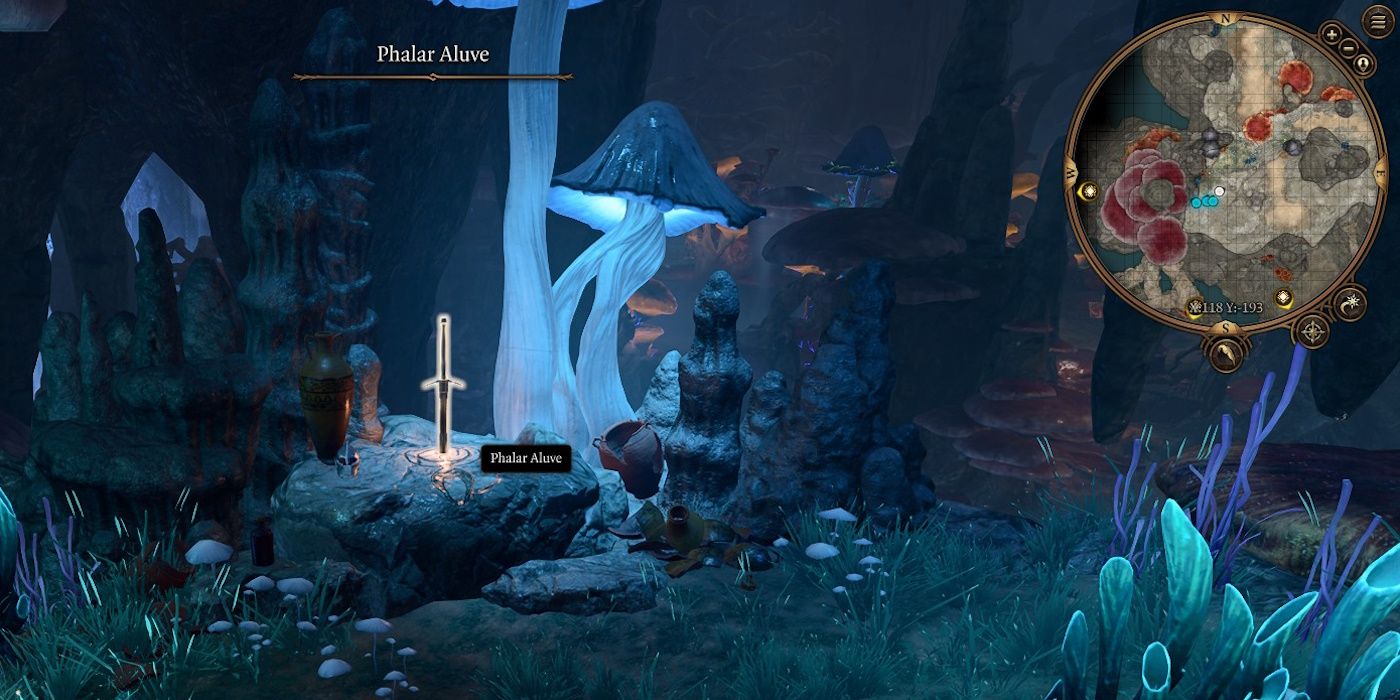Zoom in the minimap with plus button

(x=1332, y=34)
